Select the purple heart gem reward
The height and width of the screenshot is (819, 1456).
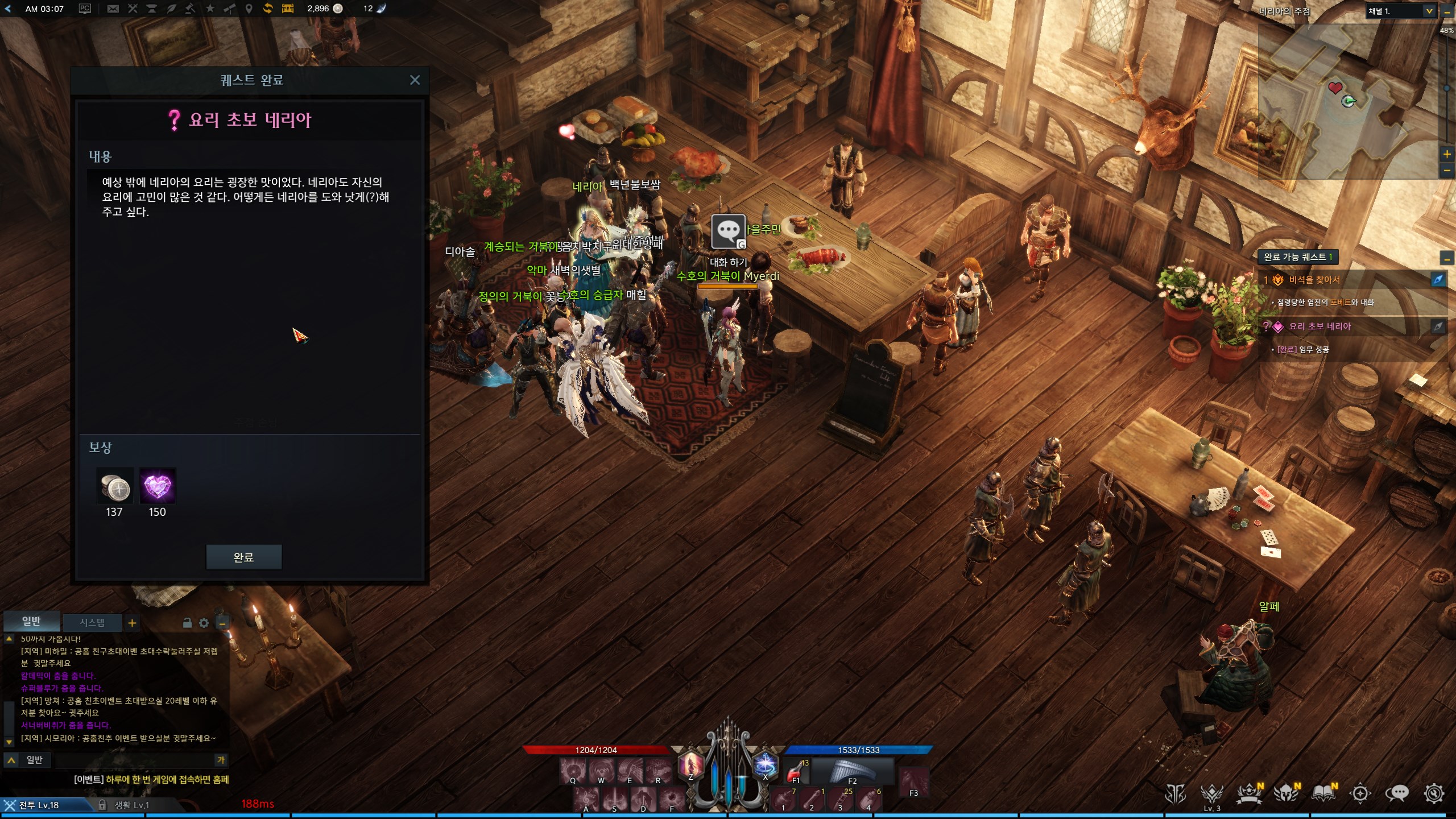coord(157,487)
